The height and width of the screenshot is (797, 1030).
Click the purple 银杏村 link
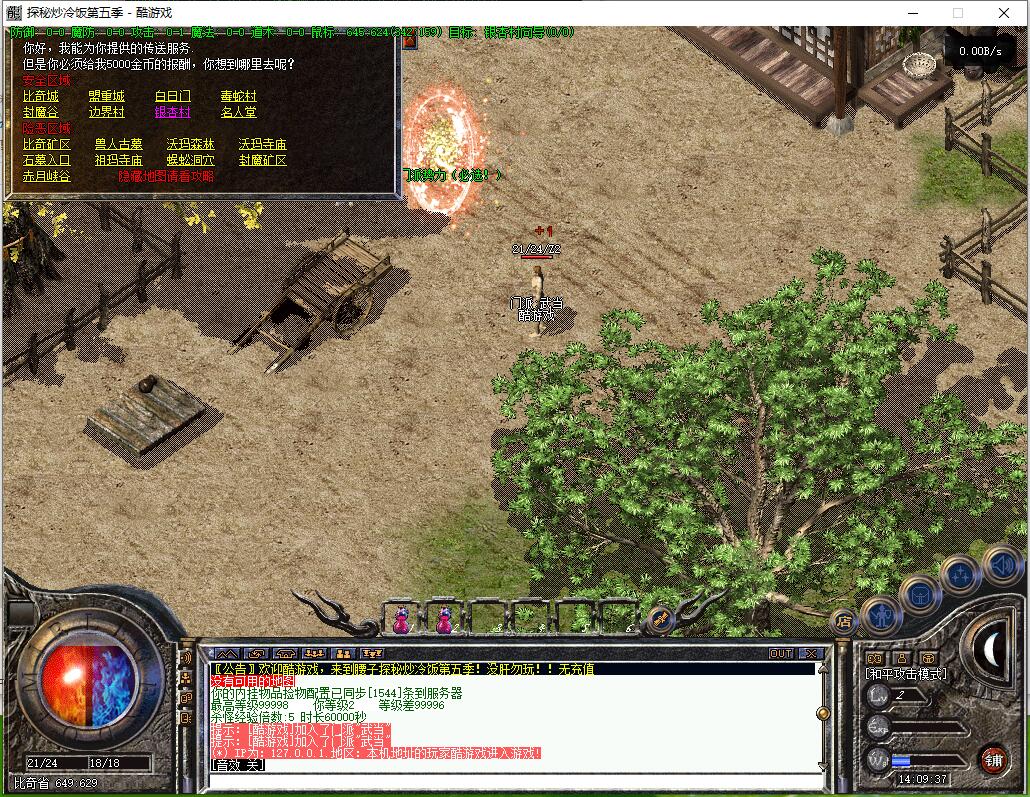(x=172, y=112)
